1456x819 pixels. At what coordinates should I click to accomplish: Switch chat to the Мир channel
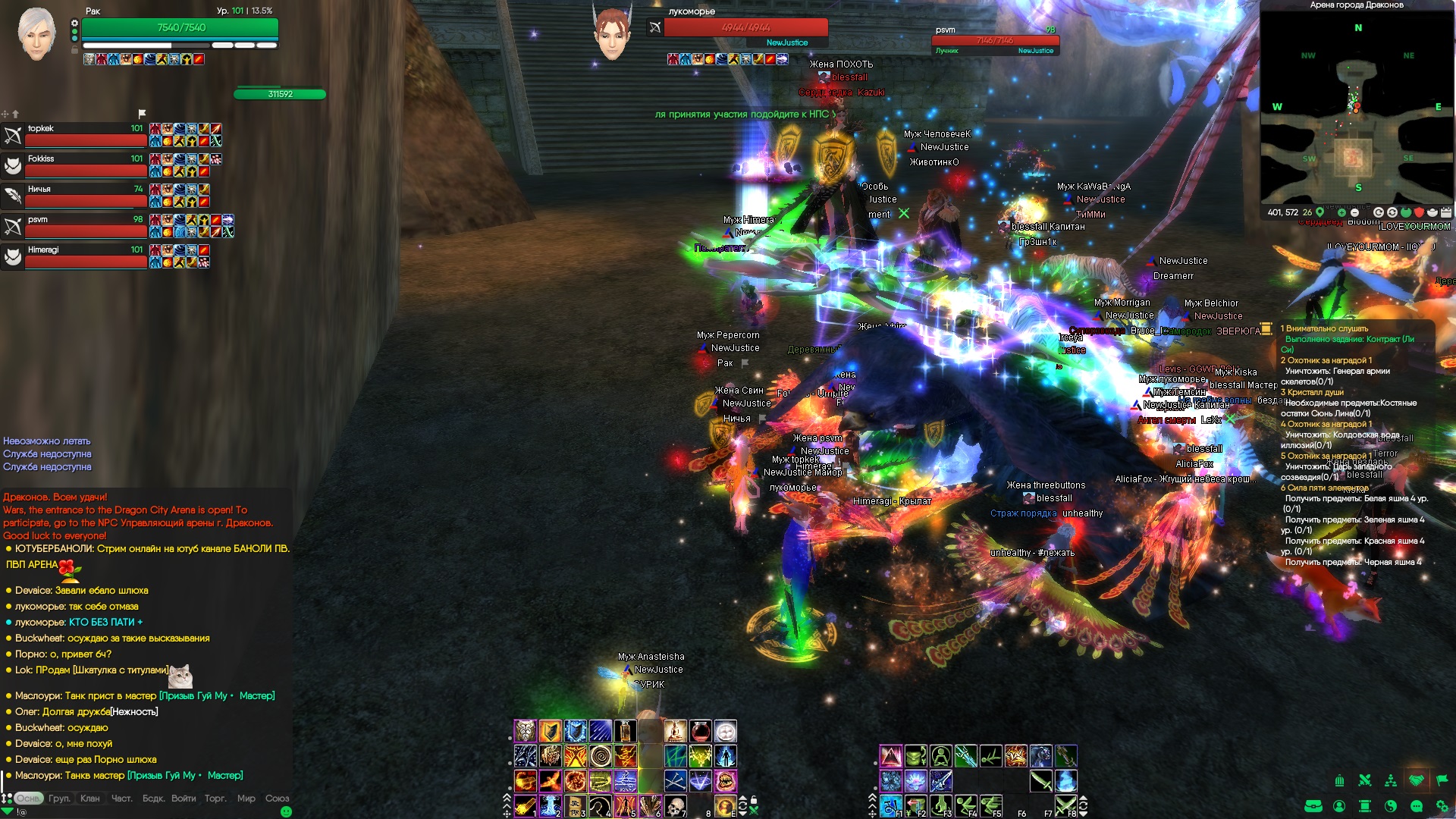click(246, 799)
